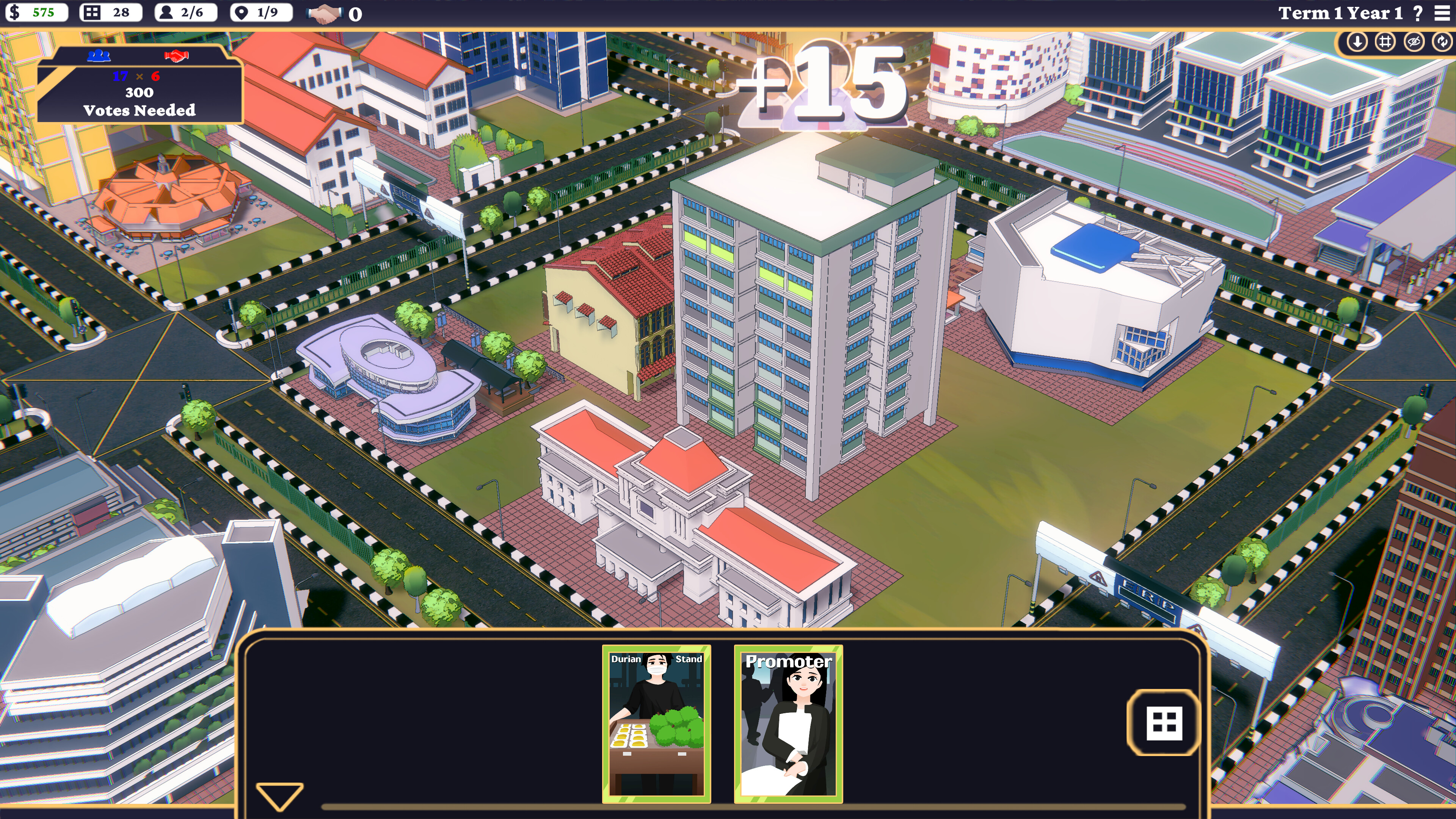
Task: Play the Promoter card
Action: (789, 723)
